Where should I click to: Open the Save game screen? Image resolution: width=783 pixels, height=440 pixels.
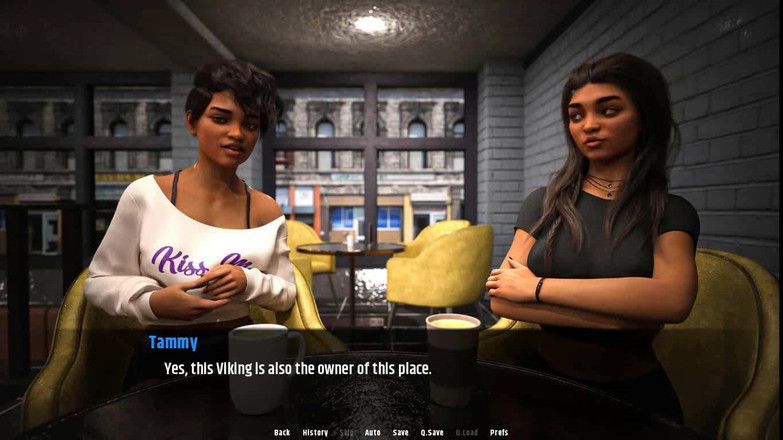tap(401, 433)
